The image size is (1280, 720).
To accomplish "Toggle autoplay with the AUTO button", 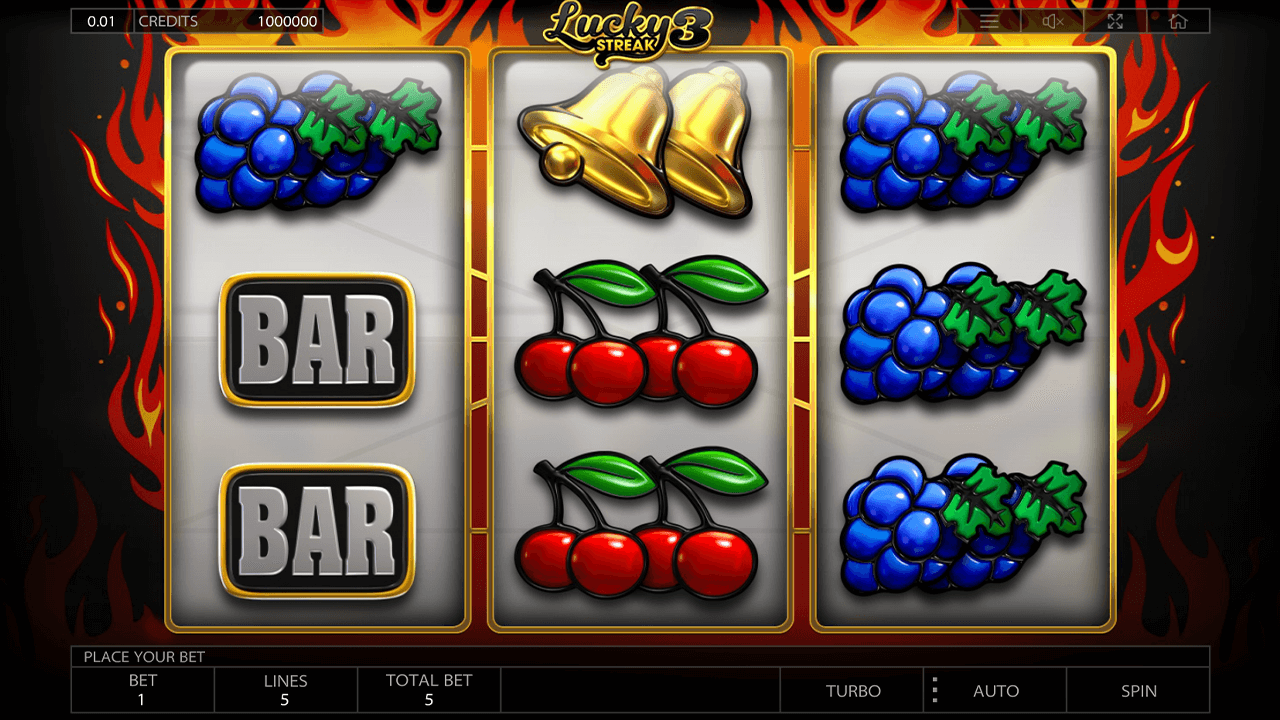I will [x=994, y=690].
